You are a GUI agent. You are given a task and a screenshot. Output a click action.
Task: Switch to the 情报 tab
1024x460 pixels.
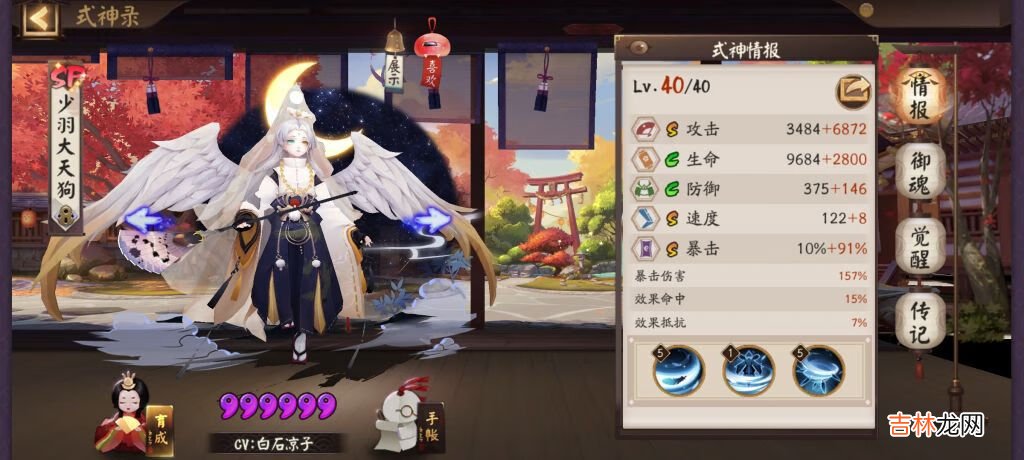[x=920, y=97]
